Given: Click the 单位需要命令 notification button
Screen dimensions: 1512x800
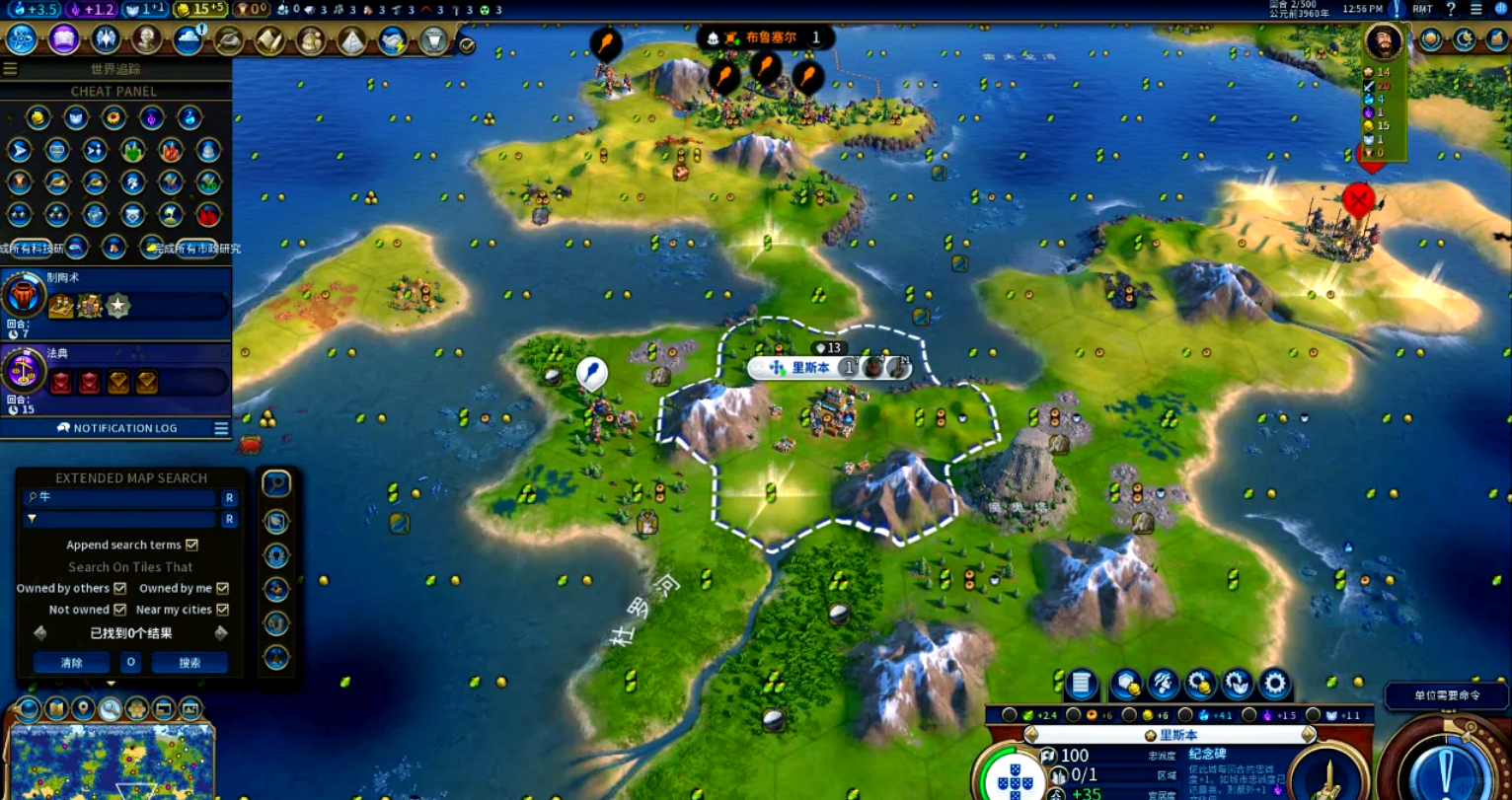Looking at the screenshot, I should pos(1446,695).
